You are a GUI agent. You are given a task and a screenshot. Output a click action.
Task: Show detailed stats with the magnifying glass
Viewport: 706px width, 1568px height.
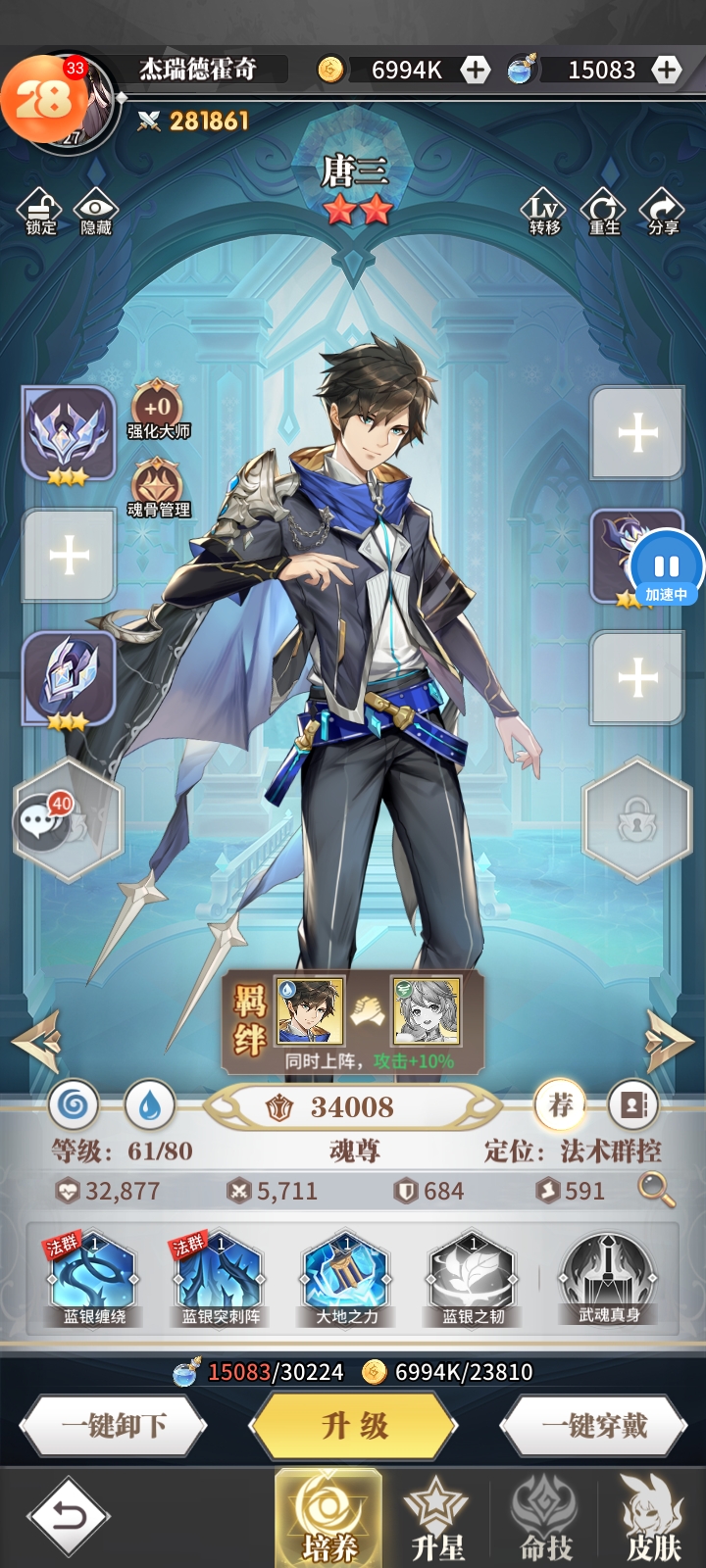click(656, 1190)
